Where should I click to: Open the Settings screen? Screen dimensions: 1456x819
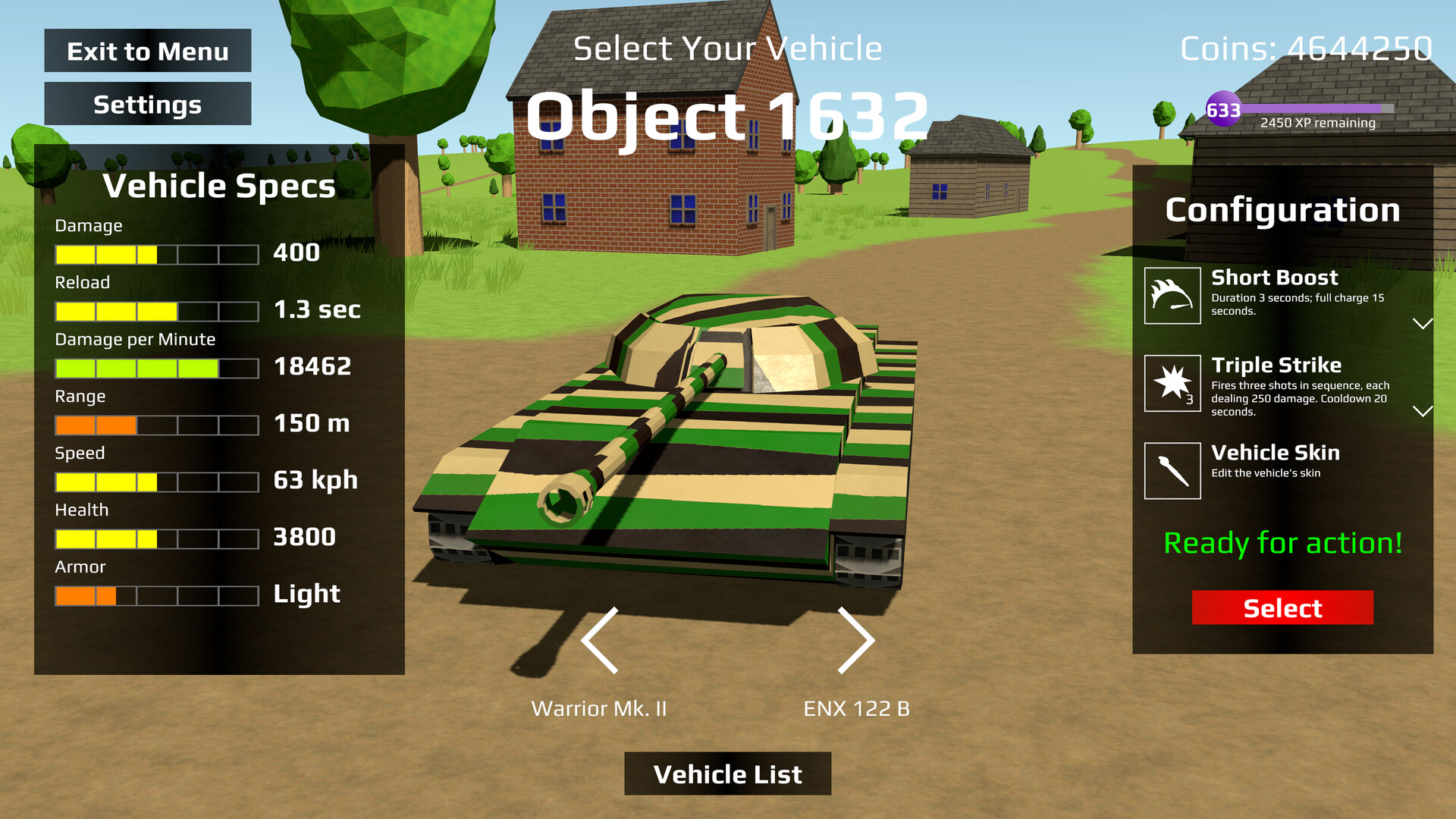coord(147,104)
